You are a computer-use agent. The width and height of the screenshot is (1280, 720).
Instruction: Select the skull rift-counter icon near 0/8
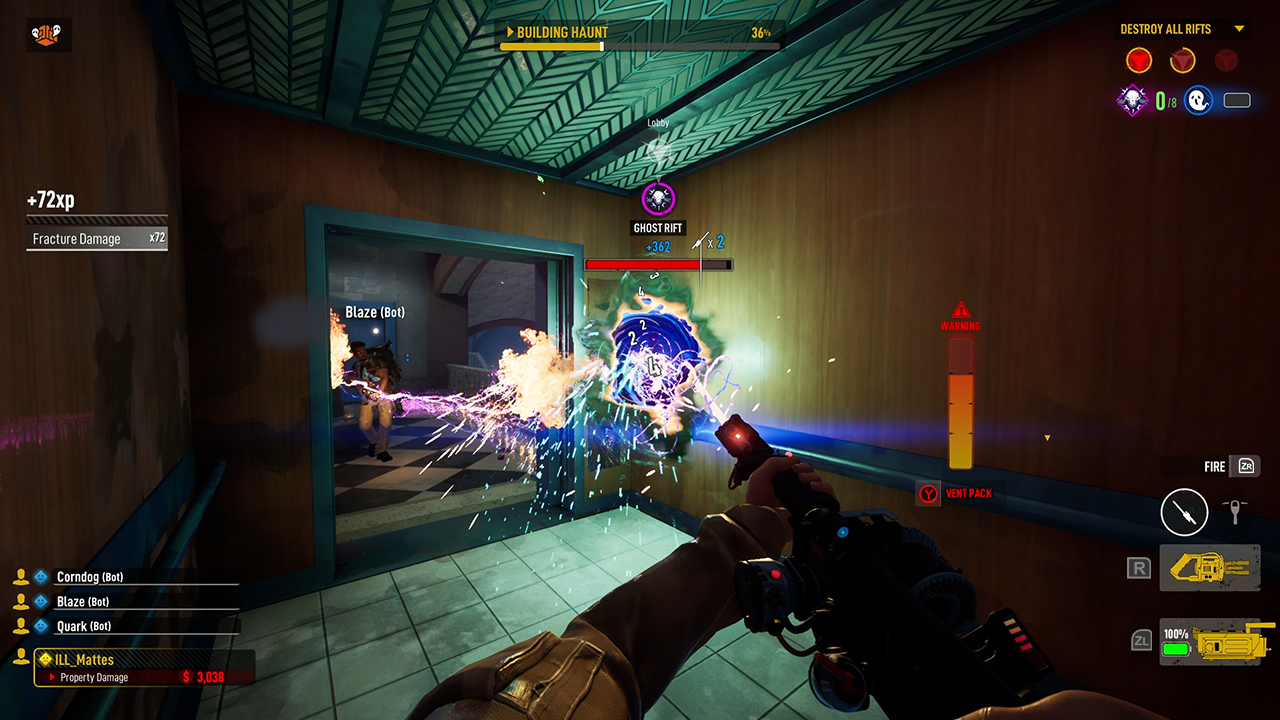[1132, 100]
